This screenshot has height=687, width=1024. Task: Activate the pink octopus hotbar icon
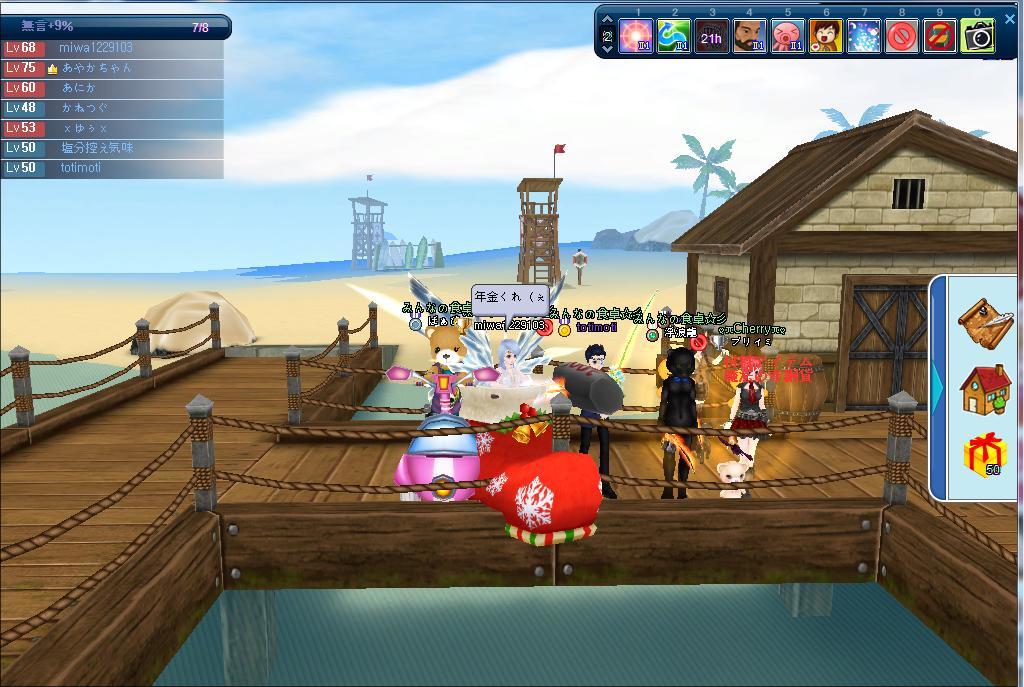tap(787, 37)
